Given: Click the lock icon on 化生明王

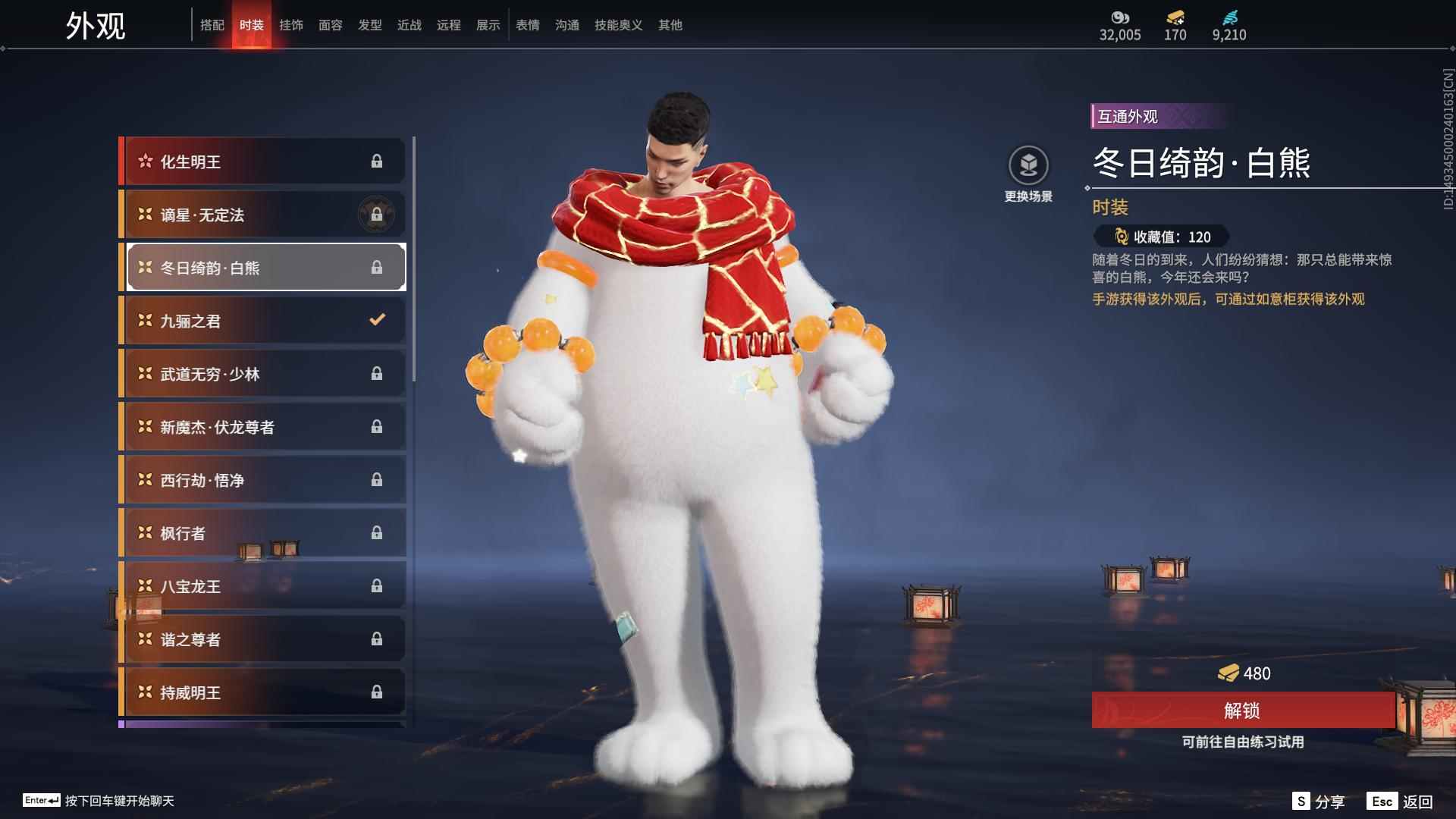Looking at the screenshot, I should pos(377,161).
